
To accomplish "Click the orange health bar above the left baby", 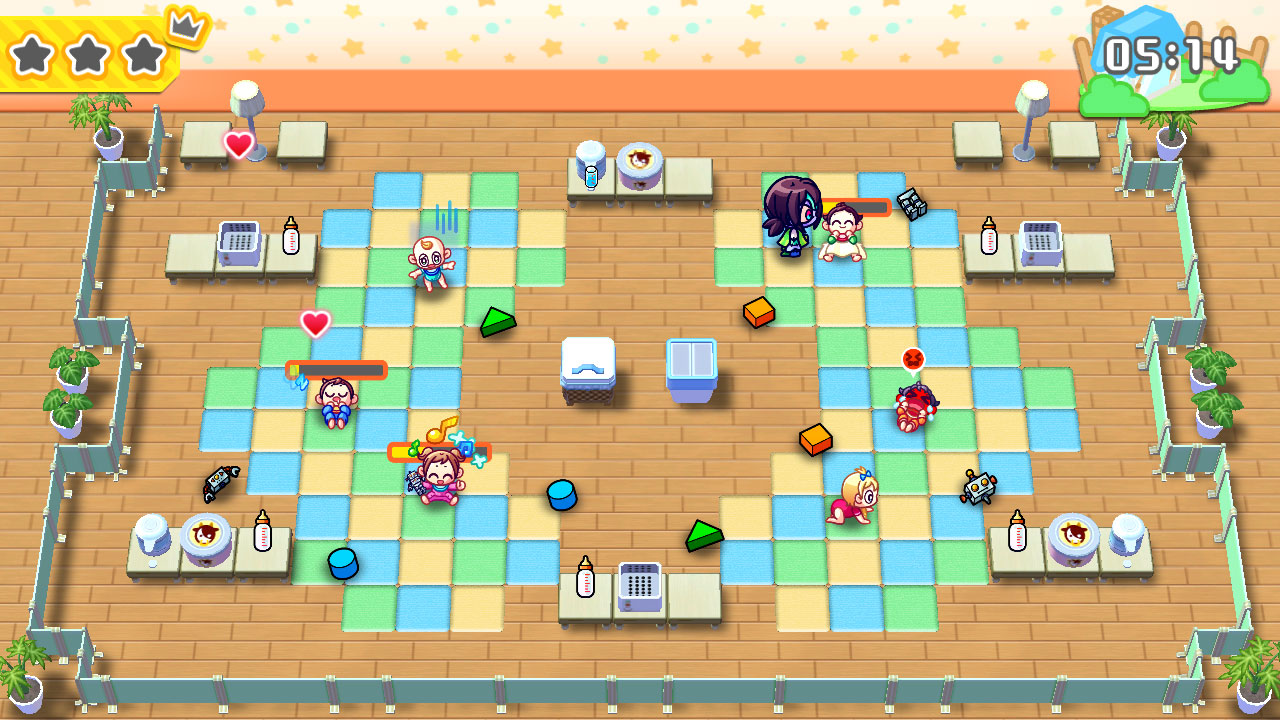I will pyautogui.click(x=335, y=370).
